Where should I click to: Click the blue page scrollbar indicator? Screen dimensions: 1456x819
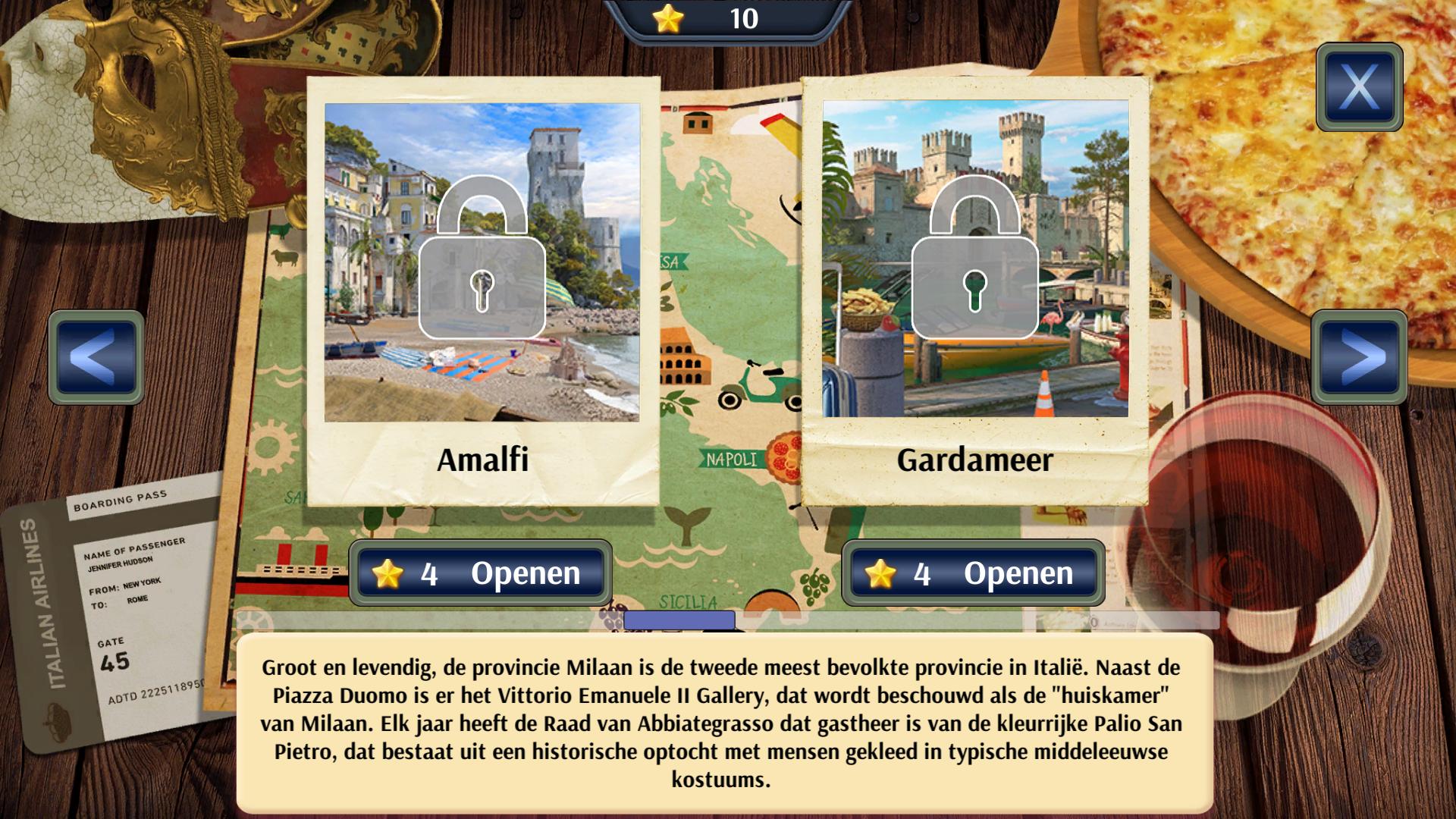679,620
